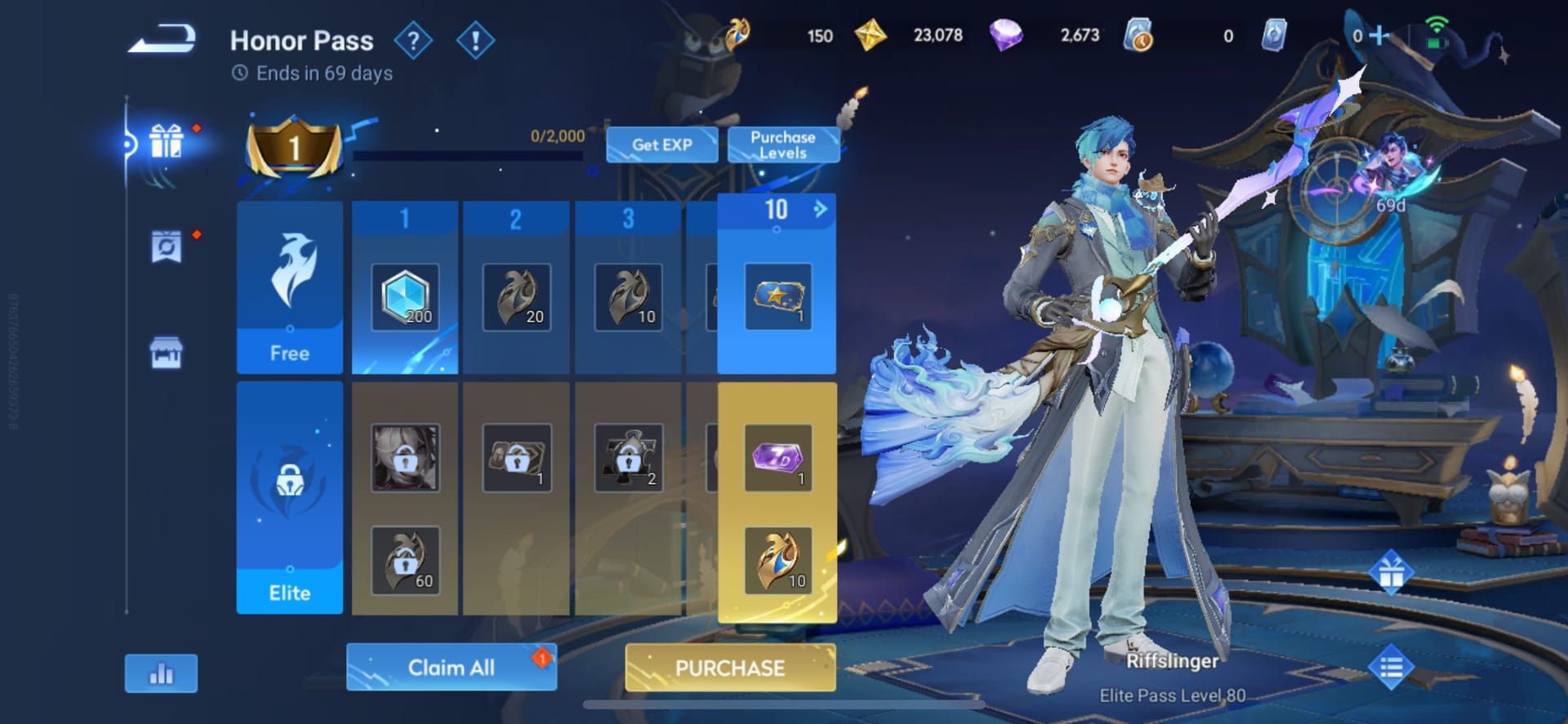Image resolution: width=1568 pixels, height=724 pixels.
Task: Click the plus icon to add more tokens
Action: coord(1378,36)
